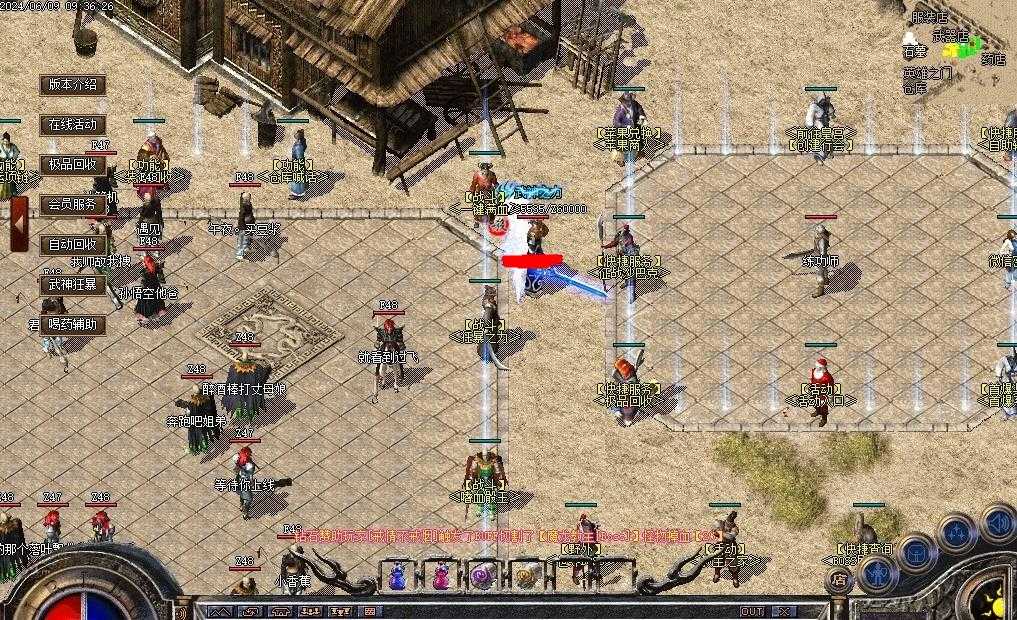1017x620 pixels.
Task: Toggle the 自动回收 auto recycle button
Action: click(73, 244)
